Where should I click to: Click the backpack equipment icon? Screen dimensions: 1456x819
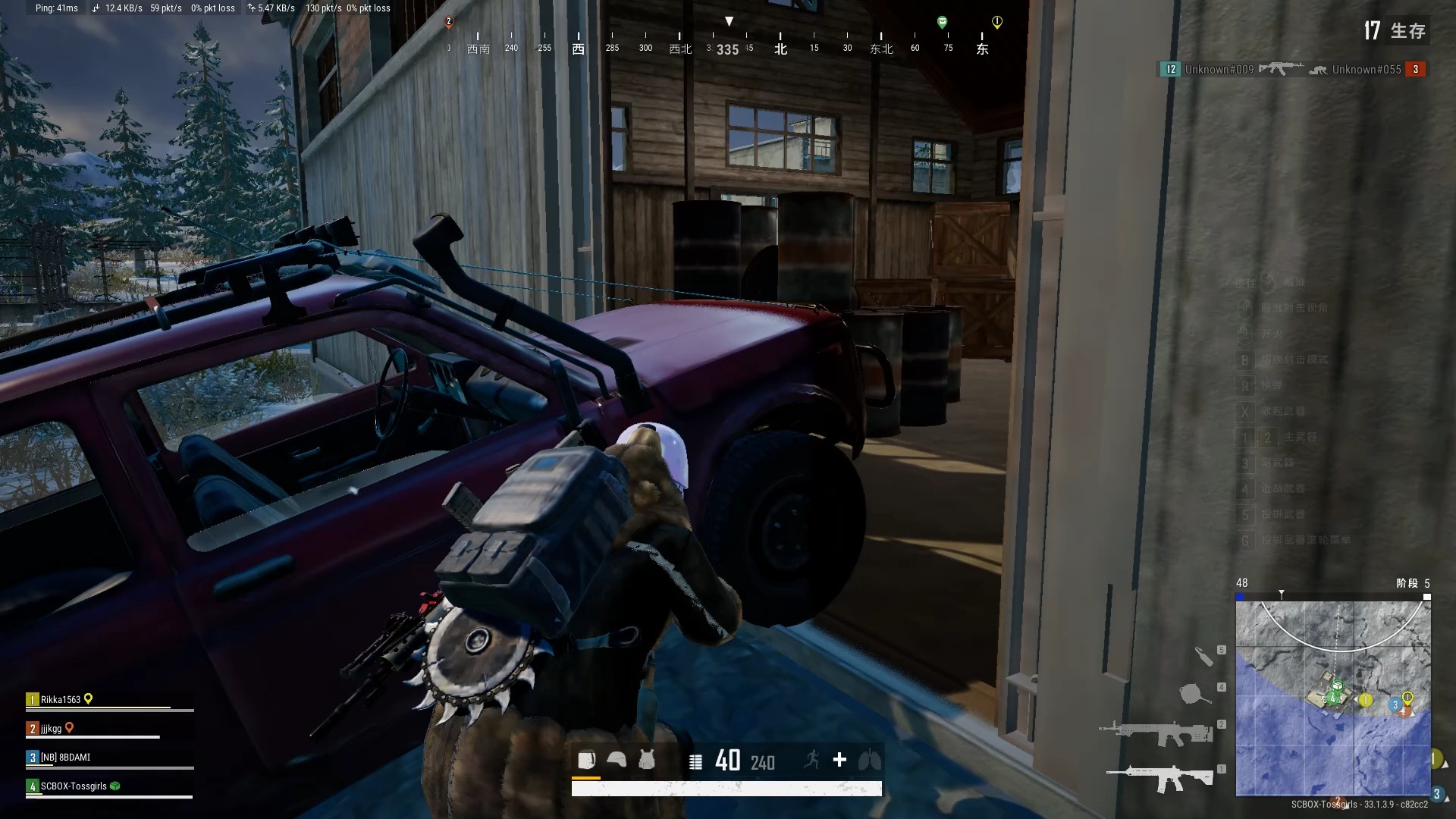click(x=586, y=760)
